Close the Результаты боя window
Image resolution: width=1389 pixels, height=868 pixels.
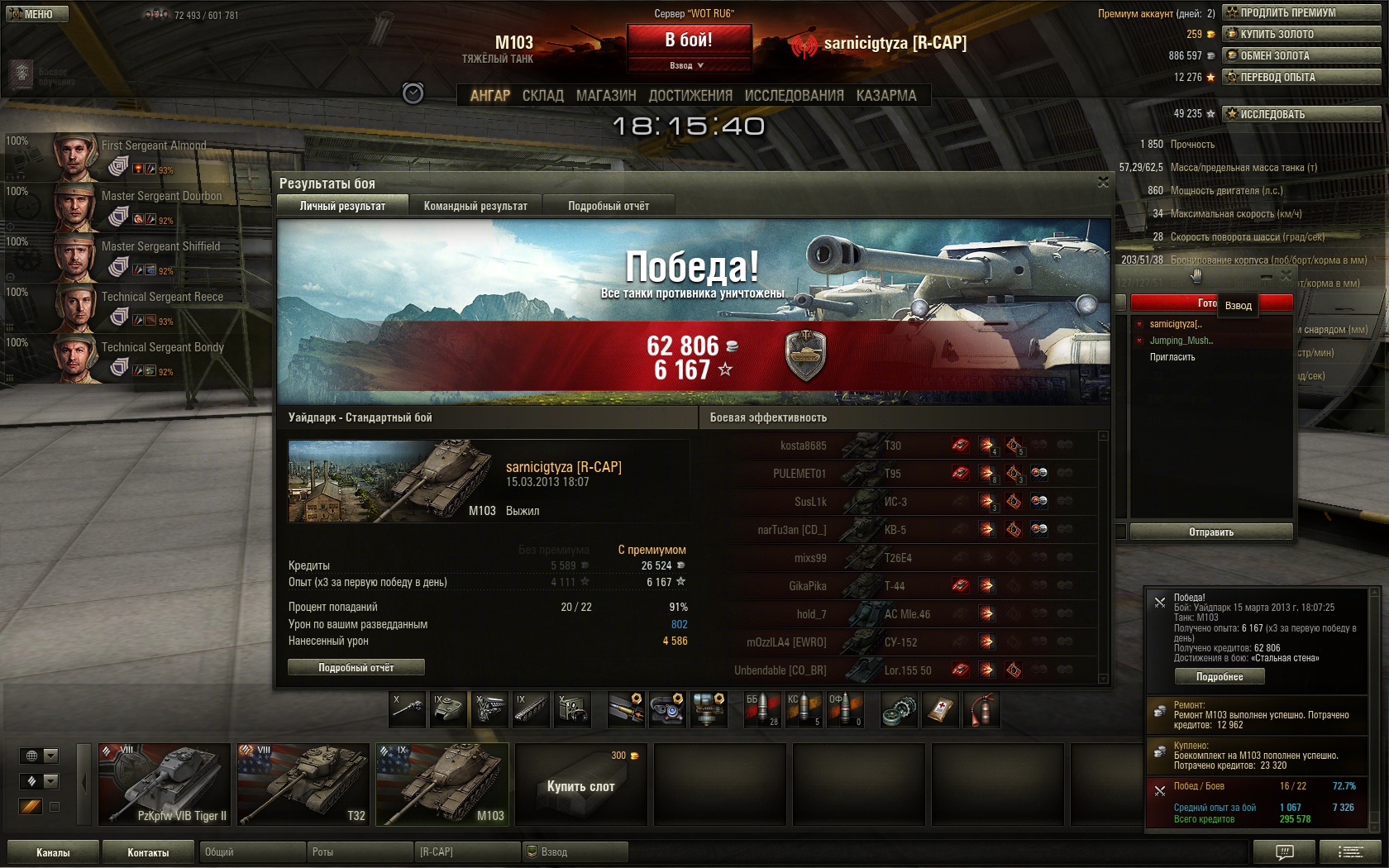click(x=1103, y=183)
